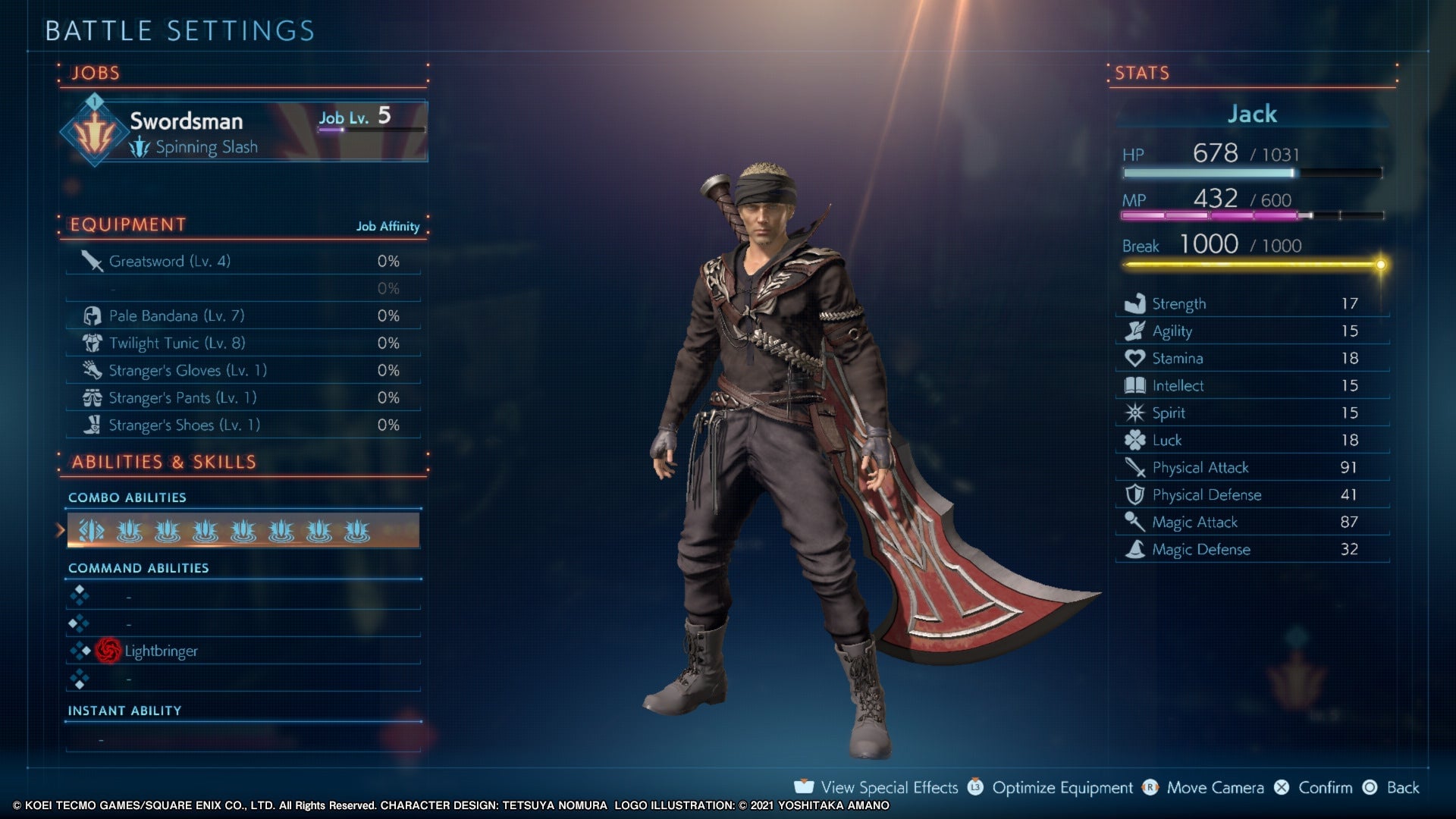Click the Stranger's Pants equipment icon
The height and width of the screenshot is (819, 1456).
tap(91, 397)
